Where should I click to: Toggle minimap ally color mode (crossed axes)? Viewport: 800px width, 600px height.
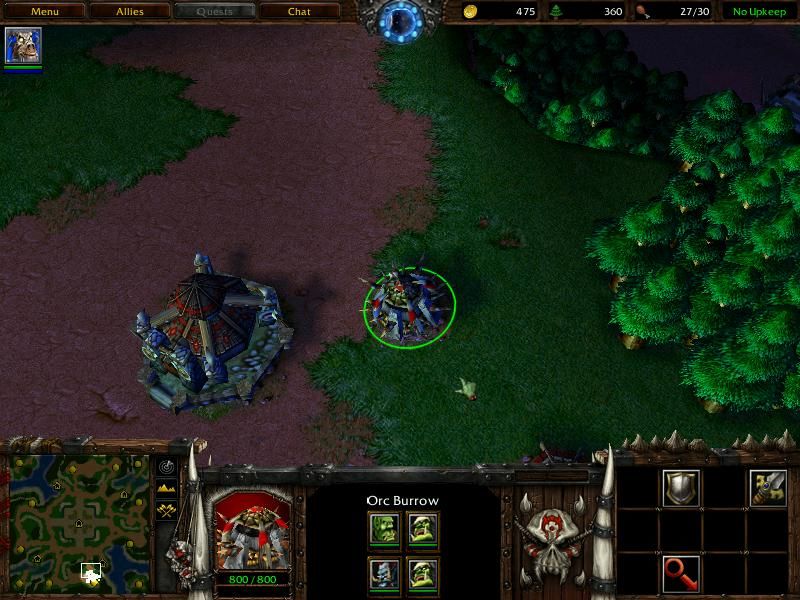[x=165, y=508]
